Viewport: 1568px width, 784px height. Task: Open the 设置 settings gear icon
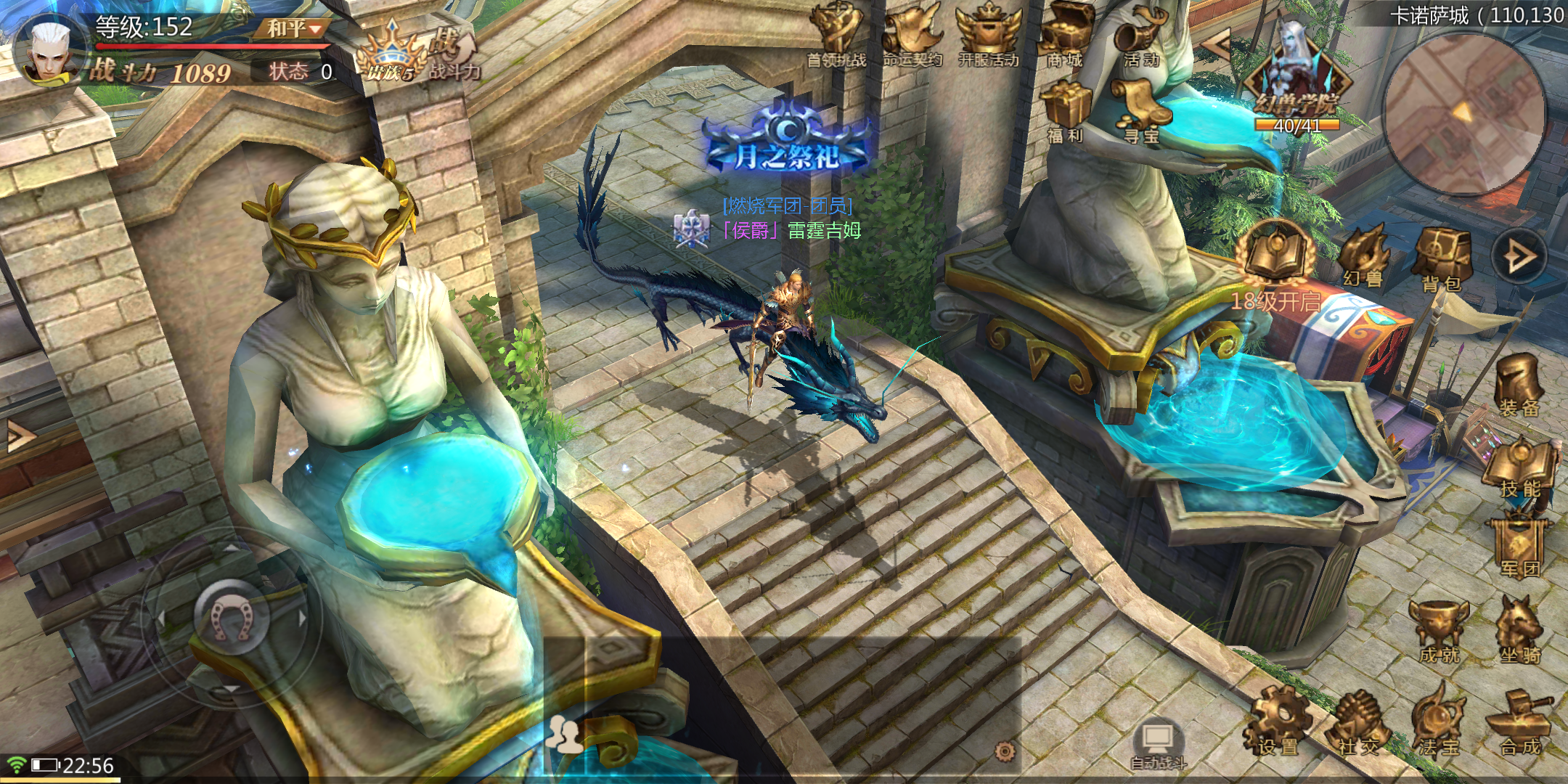pyautogui.click(x=1278, y=722)
